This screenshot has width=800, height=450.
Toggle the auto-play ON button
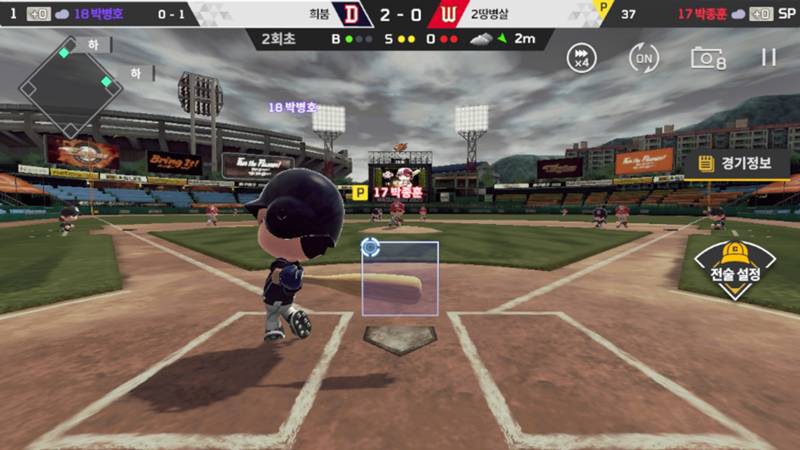coord(644,57)
